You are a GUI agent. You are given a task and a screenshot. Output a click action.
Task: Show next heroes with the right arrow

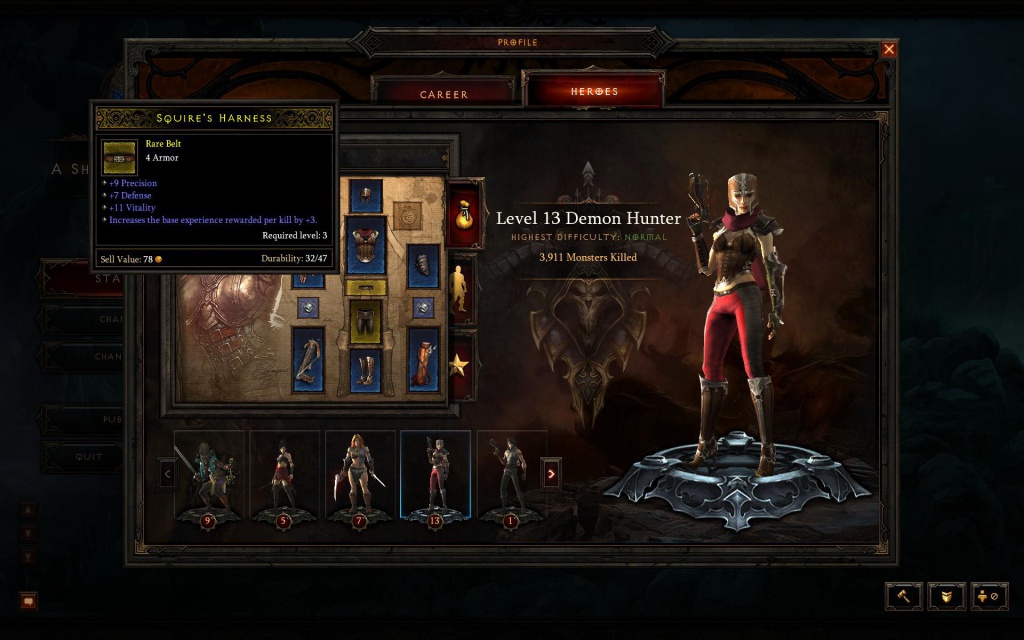point(550,473)
